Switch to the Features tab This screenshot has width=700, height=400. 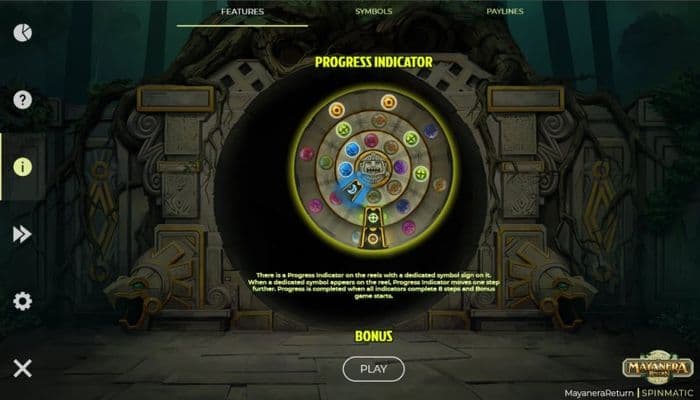point(242,12)
